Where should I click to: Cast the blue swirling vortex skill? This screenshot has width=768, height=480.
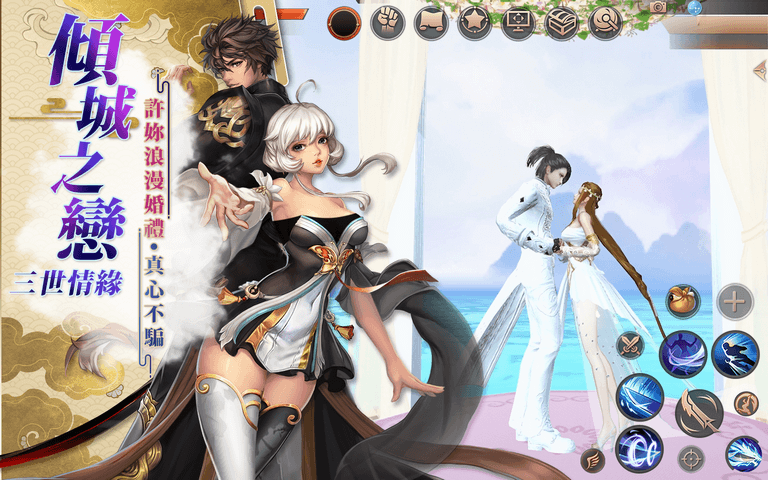639,449
